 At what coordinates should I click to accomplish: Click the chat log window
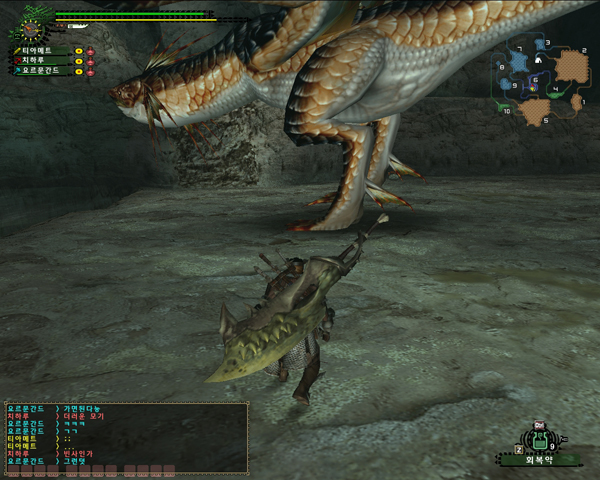tap(126, 437)
